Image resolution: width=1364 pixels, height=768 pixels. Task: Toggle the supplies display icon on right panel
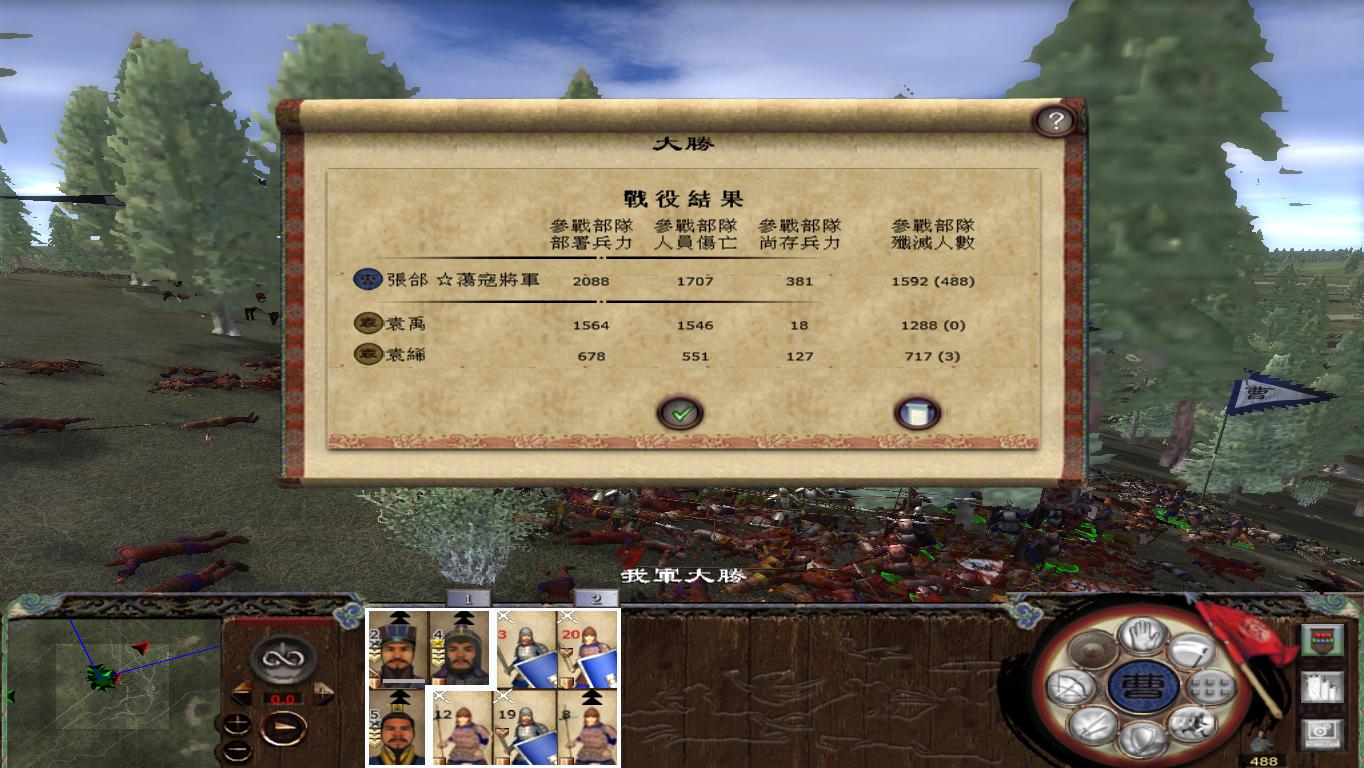click(1322, 688)
